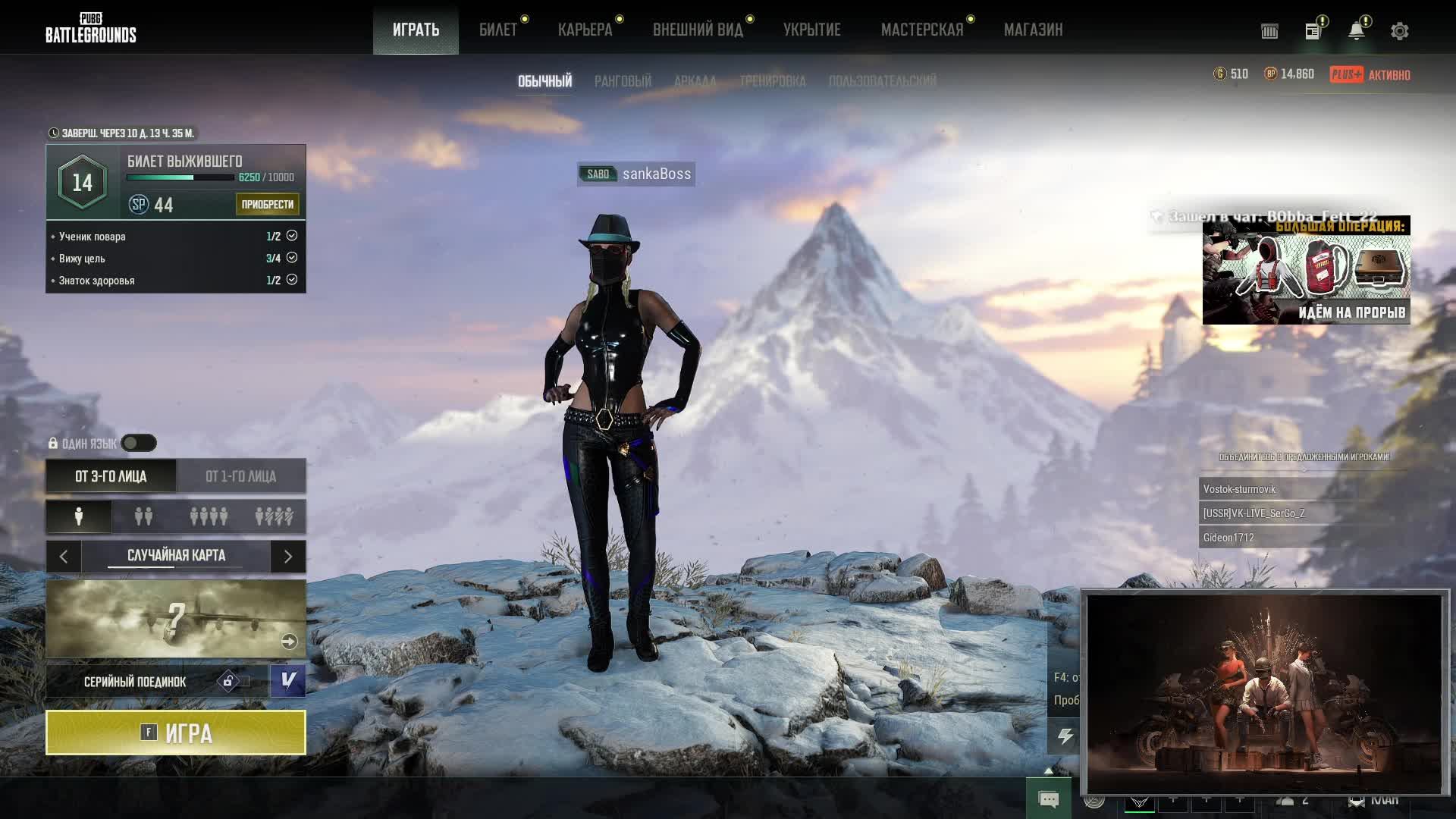The height and width of the screenshot is (819, 1456).
Task: Go to the МАГАЗИН store tab
Action: 1033,30
